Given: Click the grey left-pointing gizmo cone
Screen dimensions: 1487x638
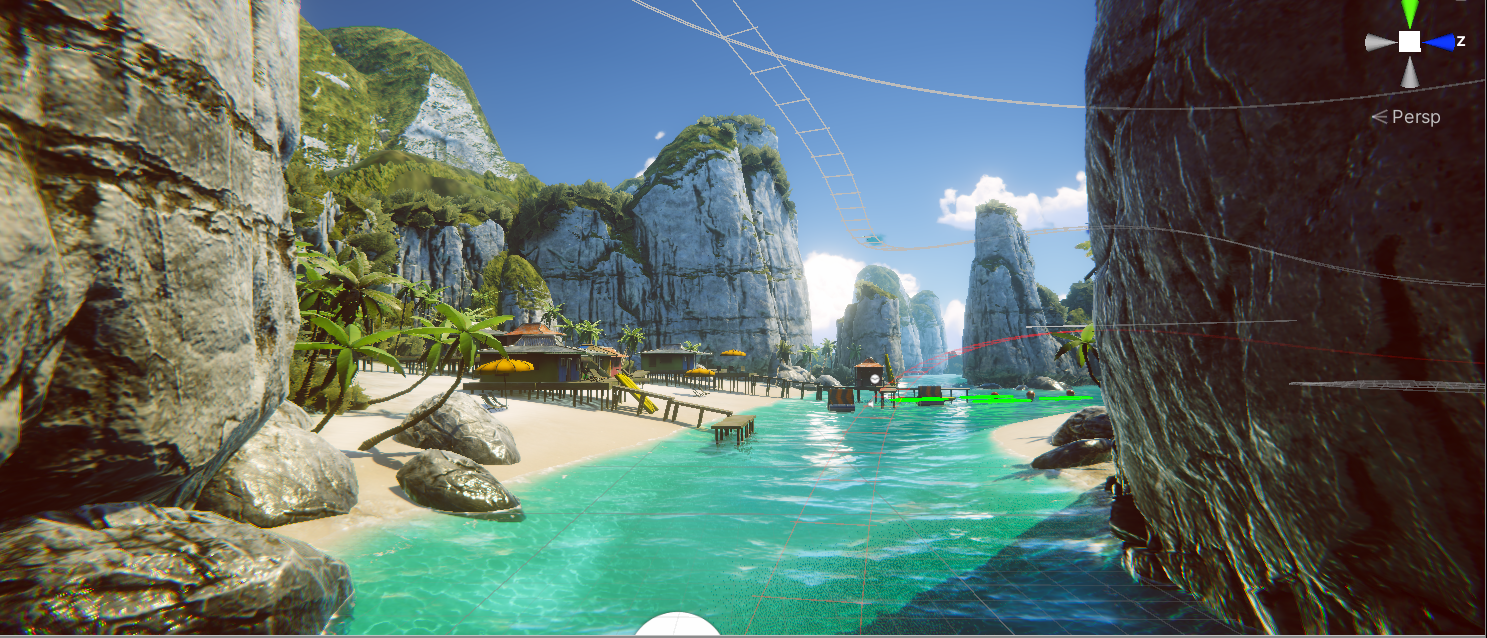Looking at the screenshot, I should 1381,42.
